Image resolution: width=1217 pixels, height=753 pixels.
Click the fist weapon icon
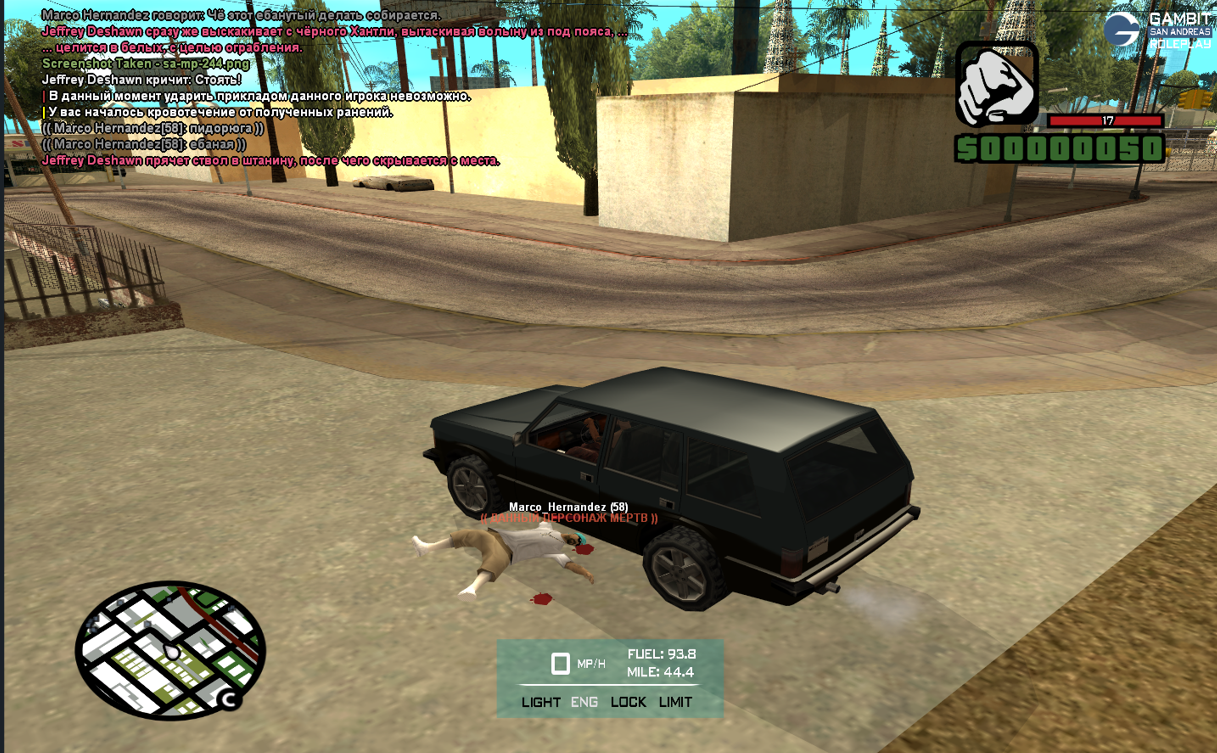[996, 84]
